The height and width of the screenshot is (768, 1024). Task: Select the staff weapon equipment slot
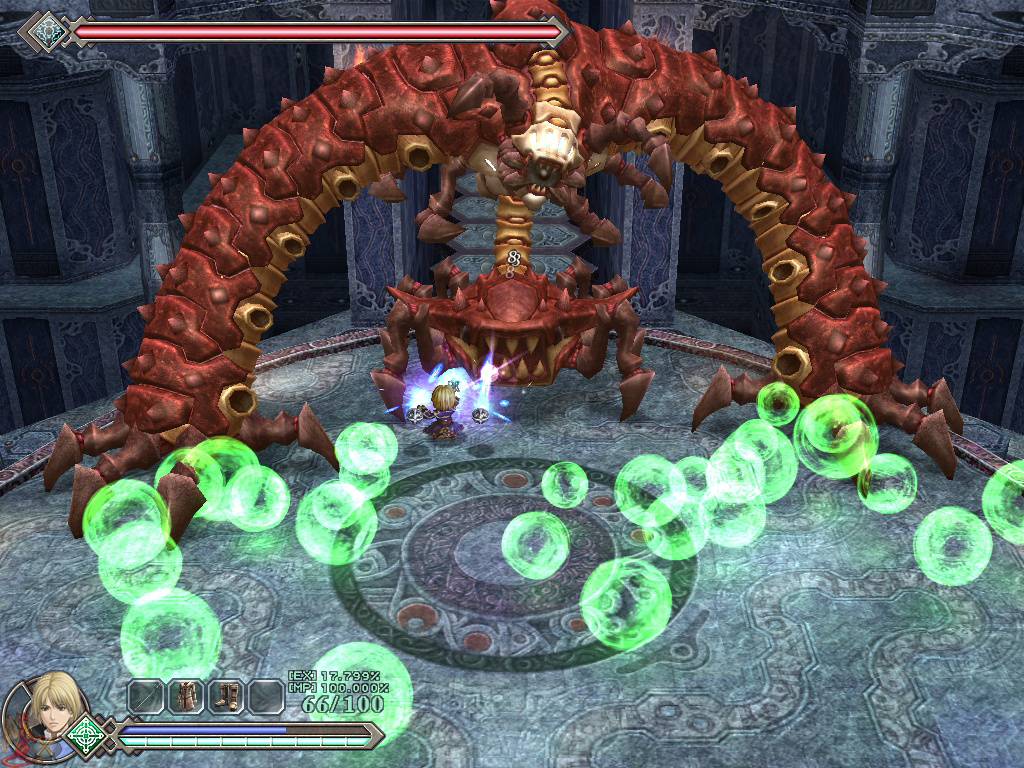coord(144,696)
